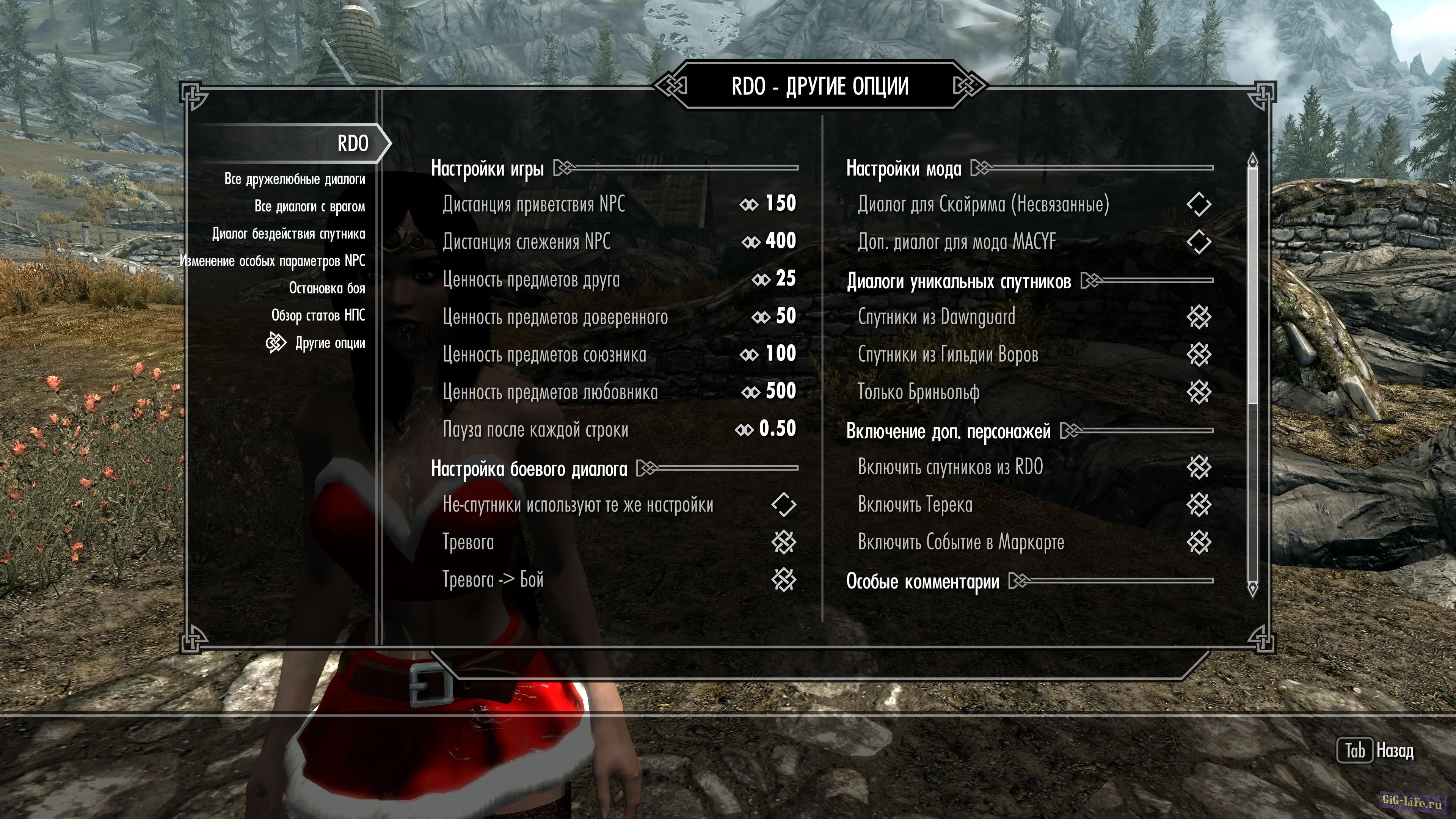Image resolution: width=1456 pixels, height=819 pixels.
Task: Go to Остановка боя page
Action: 327,288
